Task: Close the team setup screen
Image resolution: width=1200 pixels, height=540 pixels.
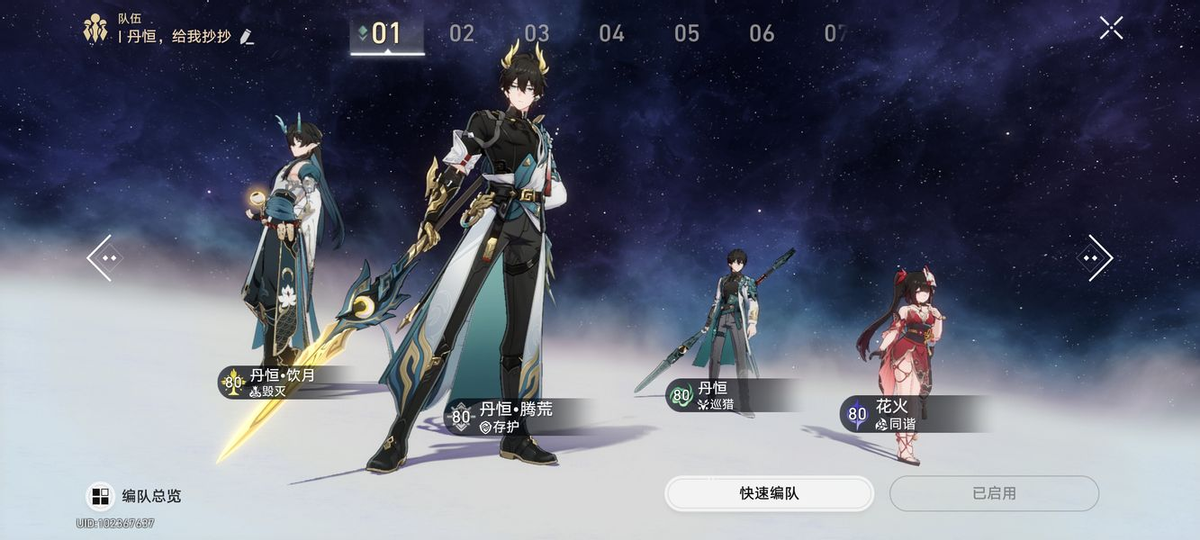Action: [1111, 28]
